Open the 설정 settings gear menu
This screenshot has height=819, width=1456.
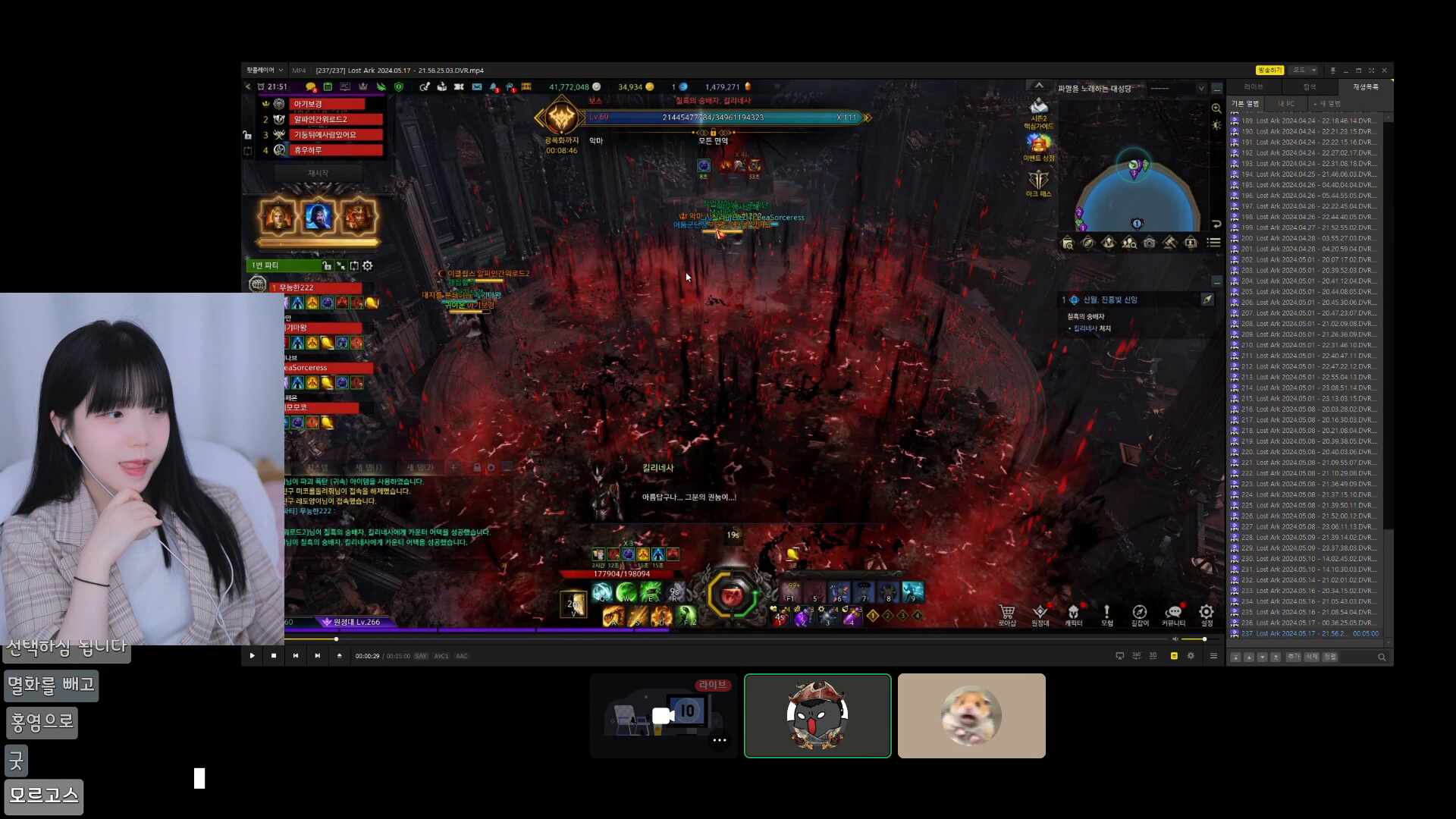tap(1206, 613)
